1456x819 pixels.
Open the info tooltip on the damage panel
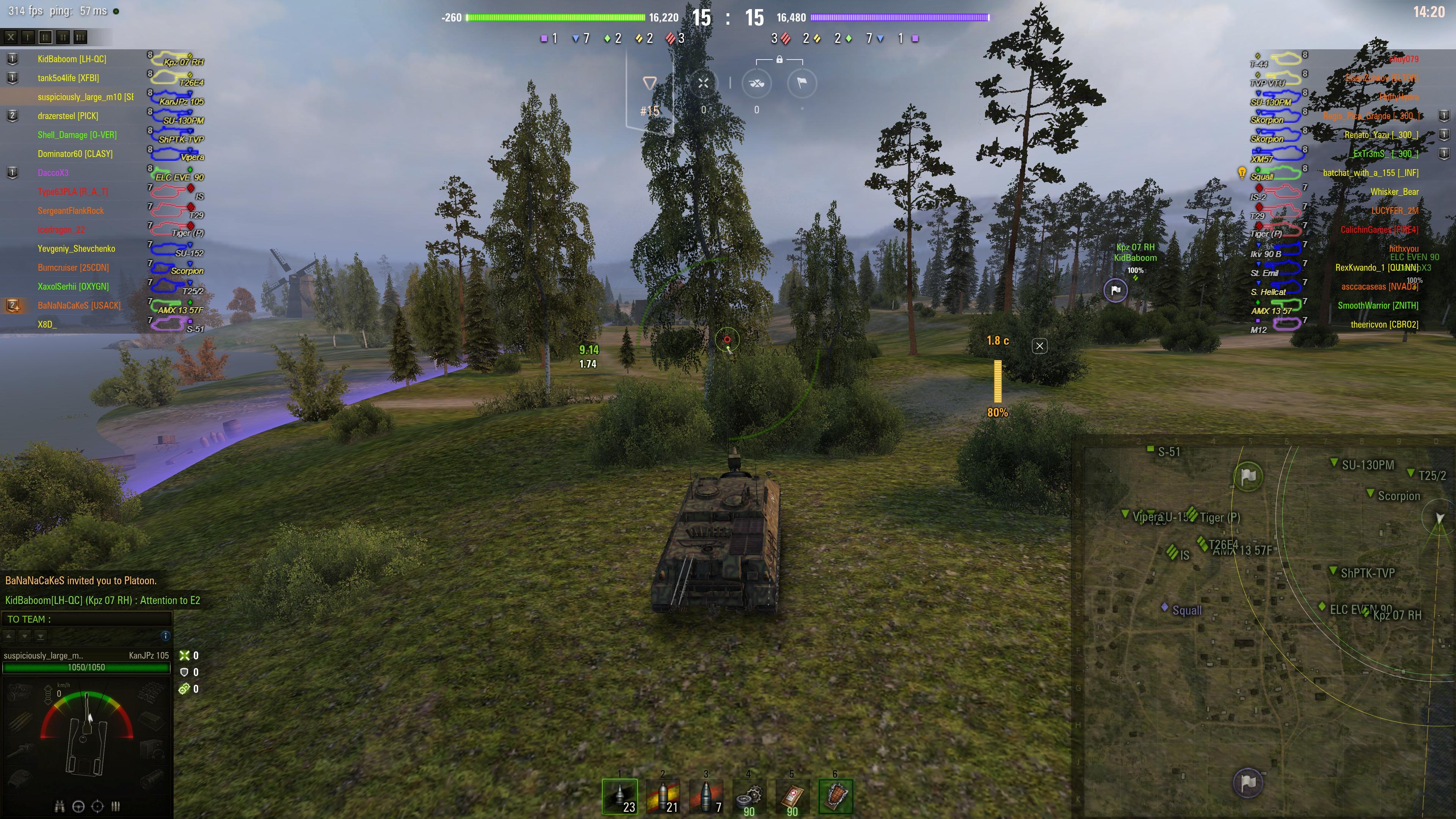click(165, 636)
